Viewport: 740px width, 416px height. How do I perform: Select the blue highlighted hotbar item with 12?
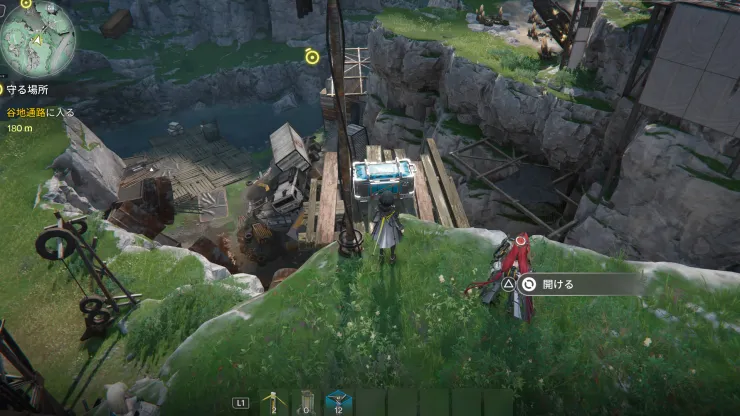point(338,401)
